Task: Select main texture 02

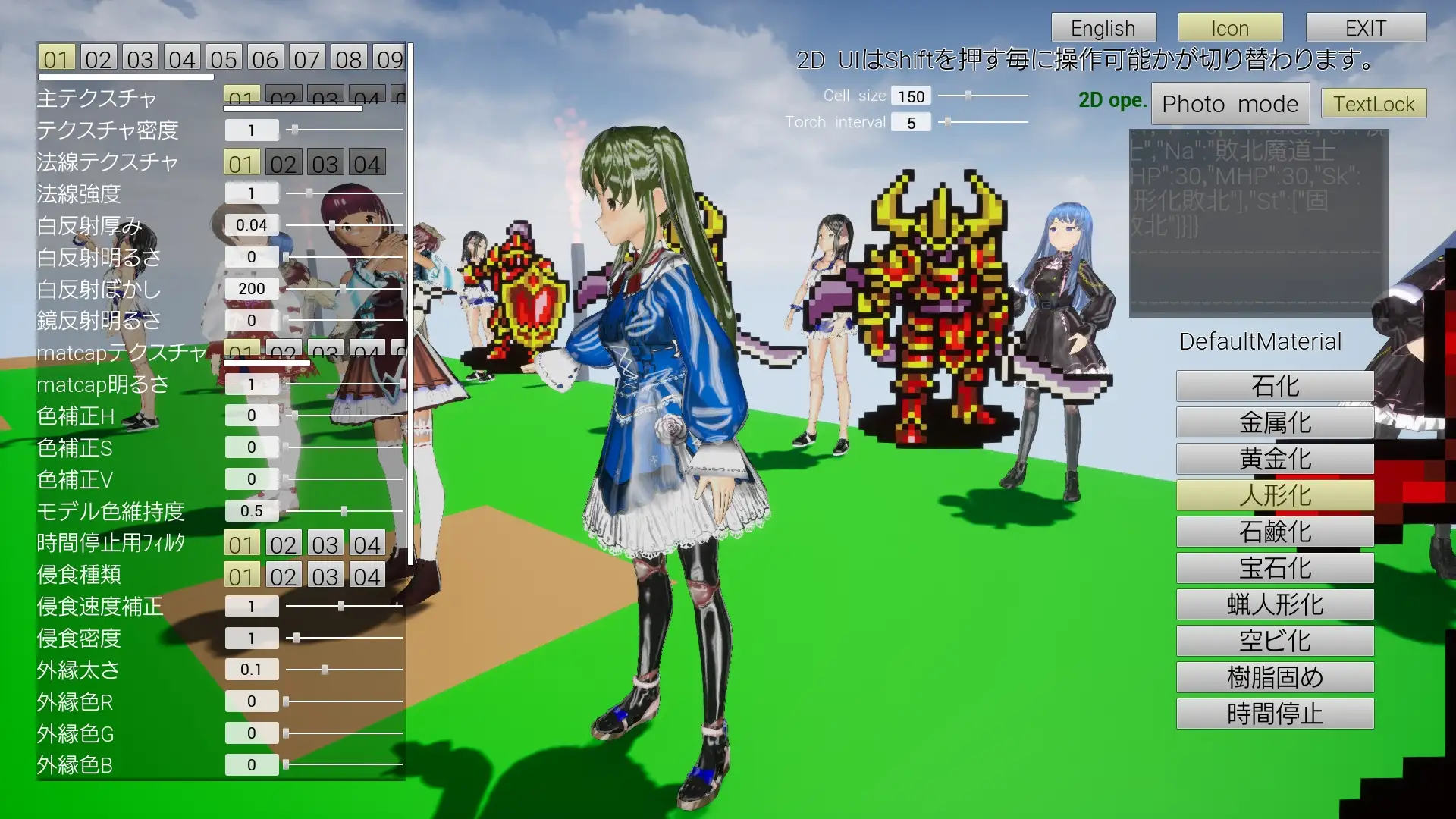Action: click(x=284, y=97)
